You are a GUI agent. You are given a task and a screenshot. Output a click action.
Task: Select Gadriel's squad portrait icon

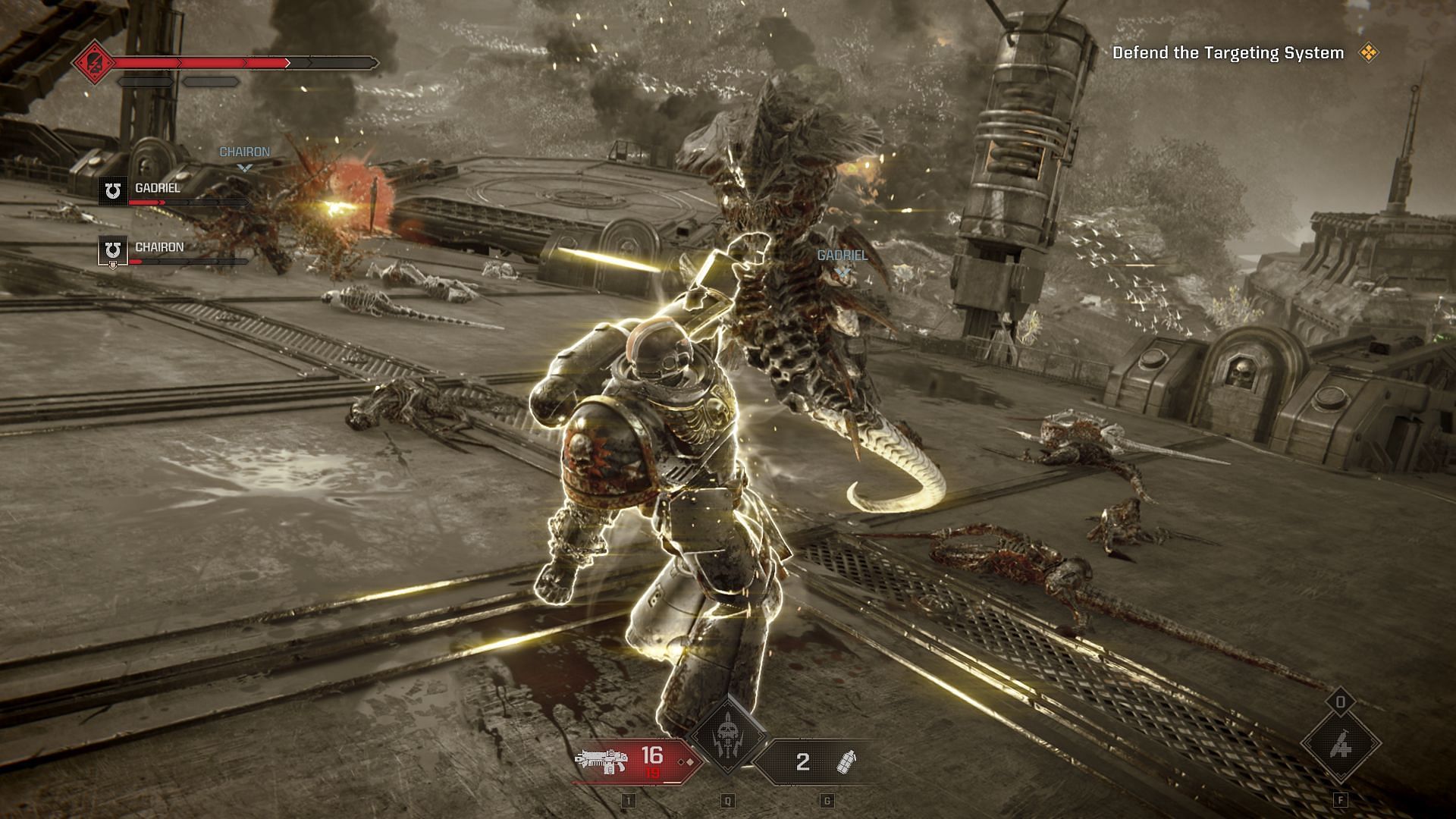(113, 191)
